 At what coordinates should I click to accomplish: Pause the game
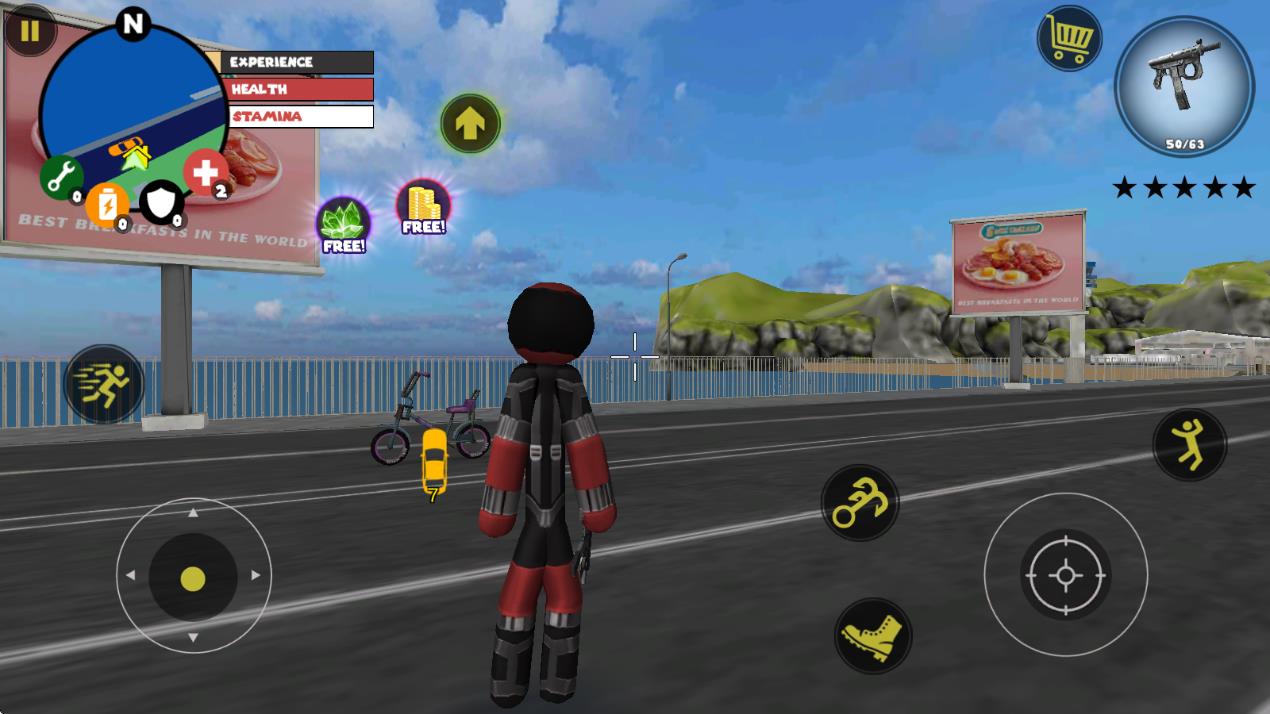[30, 30]
